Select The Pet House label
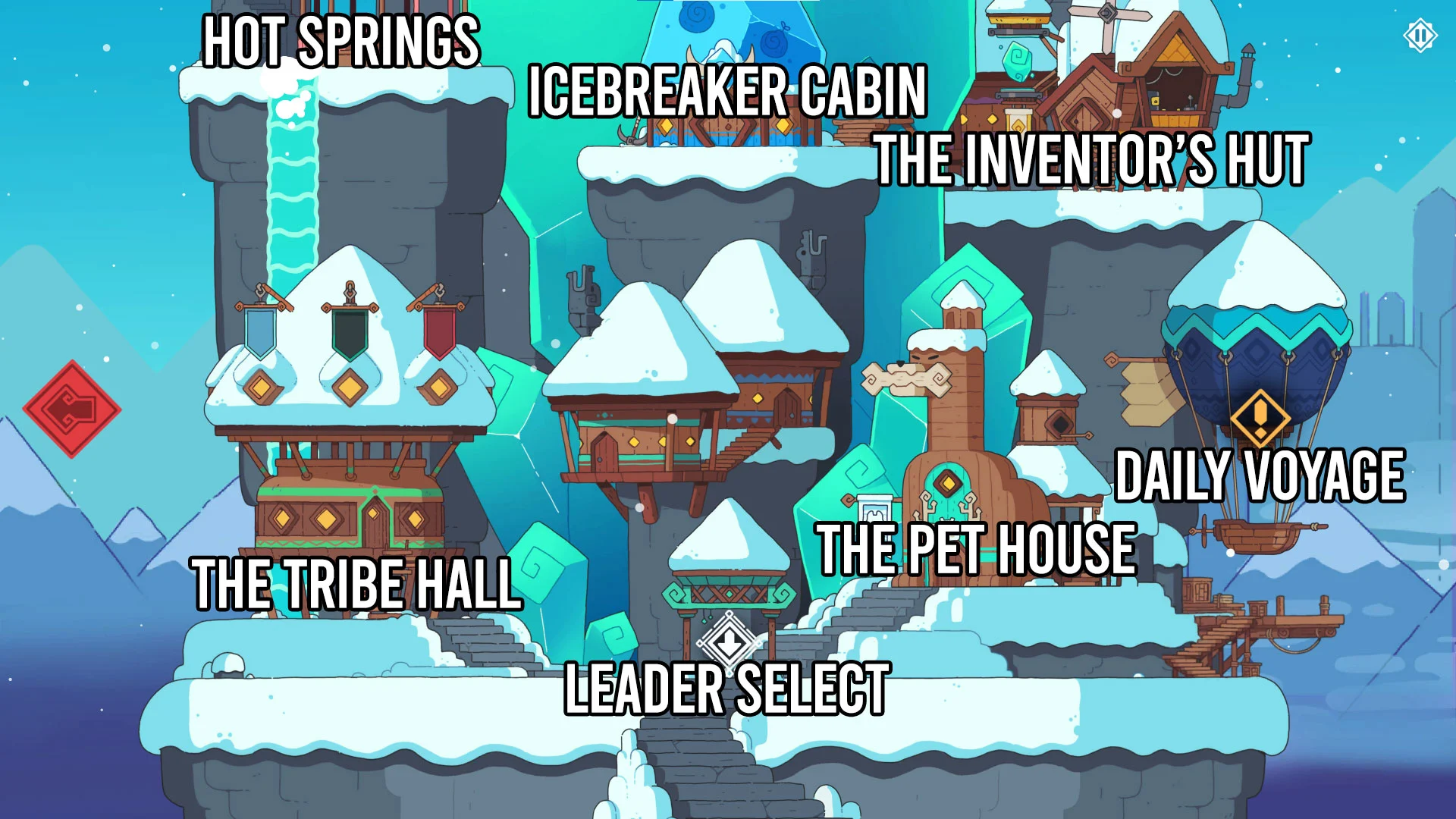Viewport: 1456px width, 819px height. [976, 549]
